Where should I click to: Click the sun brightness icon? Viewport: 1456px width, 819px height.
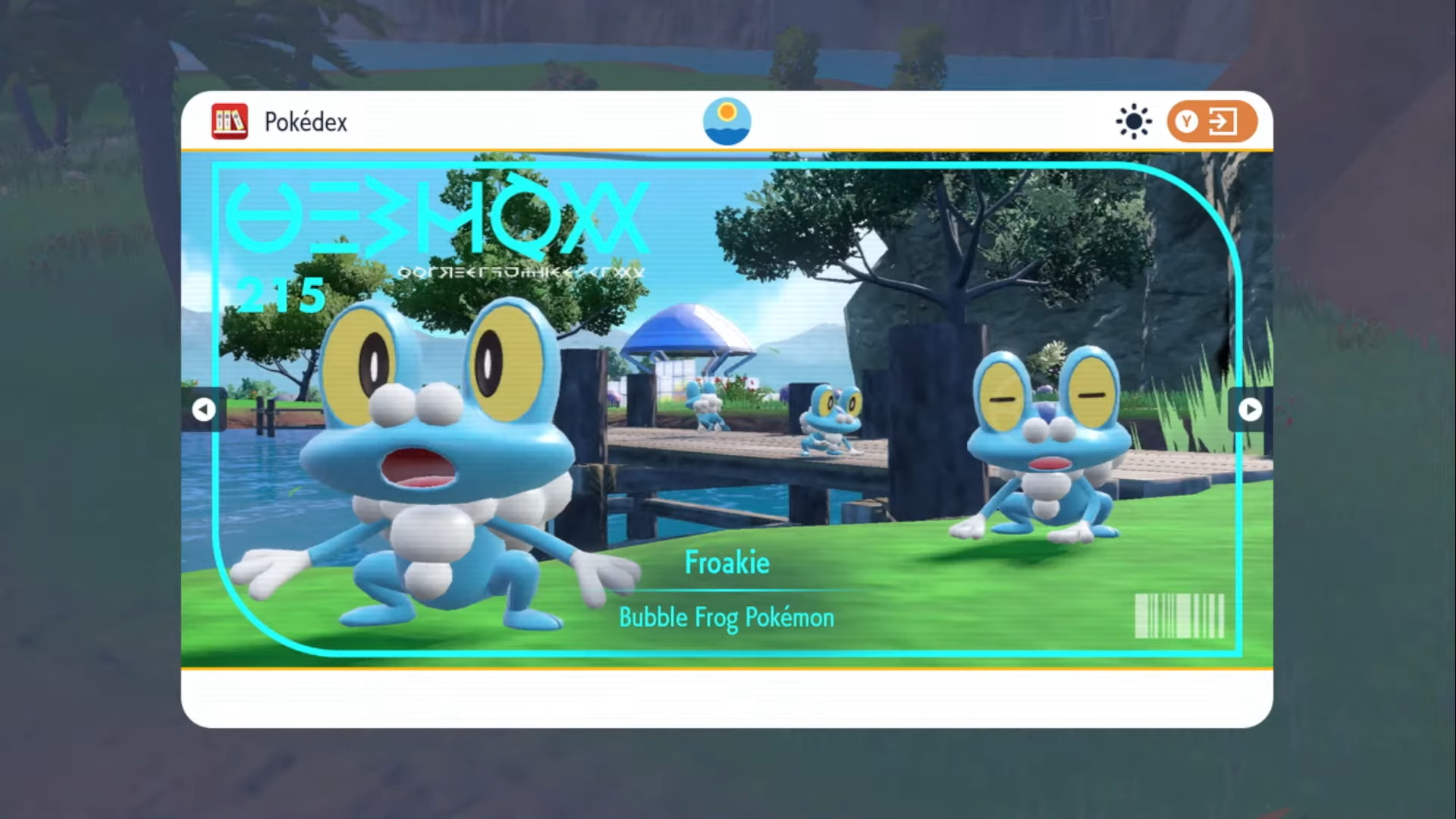point(1134,121)
